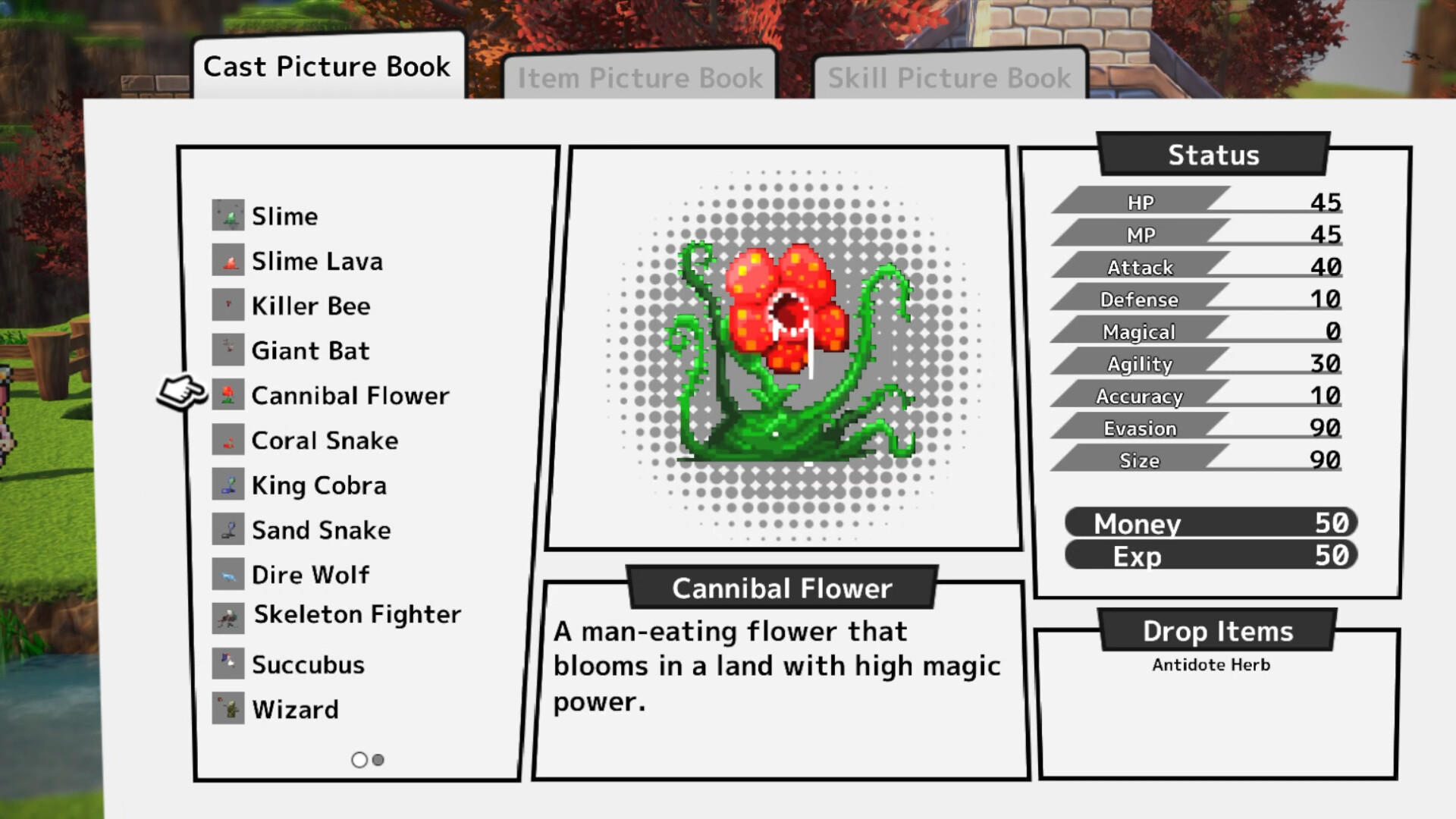Select the first page indicator dot
Screen dimensions: 1456x819
click(359, 759)
